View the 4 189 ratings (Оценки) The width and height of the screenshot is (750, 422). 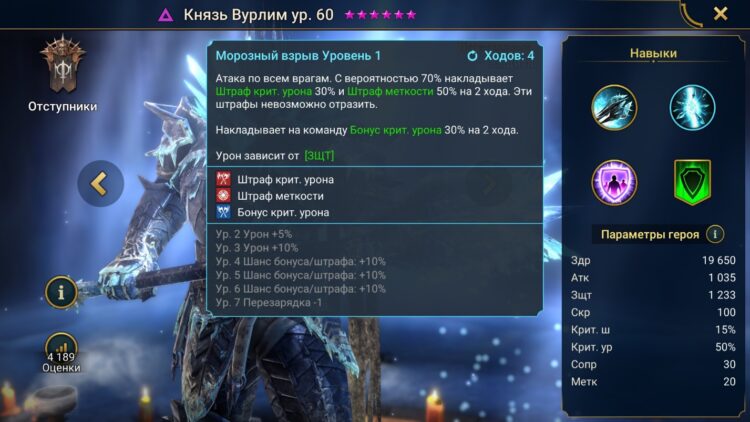click(61, 352)
